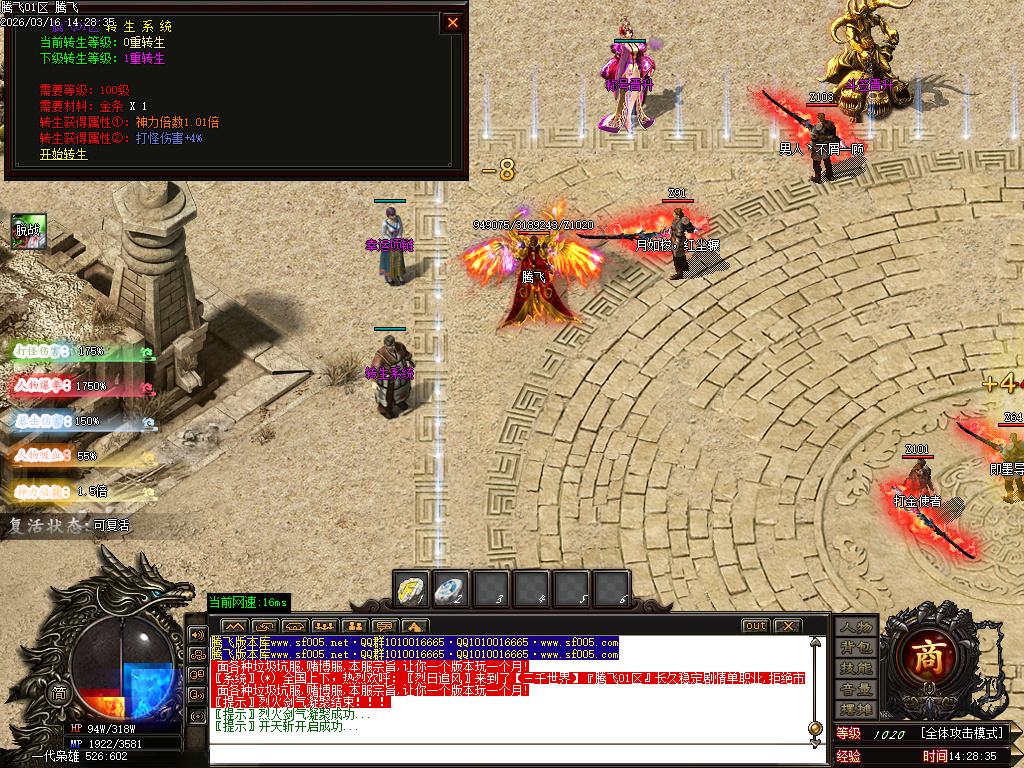This screenshot has width=1024, height=768.
Task: Open the 人物 character panel
Action: [856, 627]
